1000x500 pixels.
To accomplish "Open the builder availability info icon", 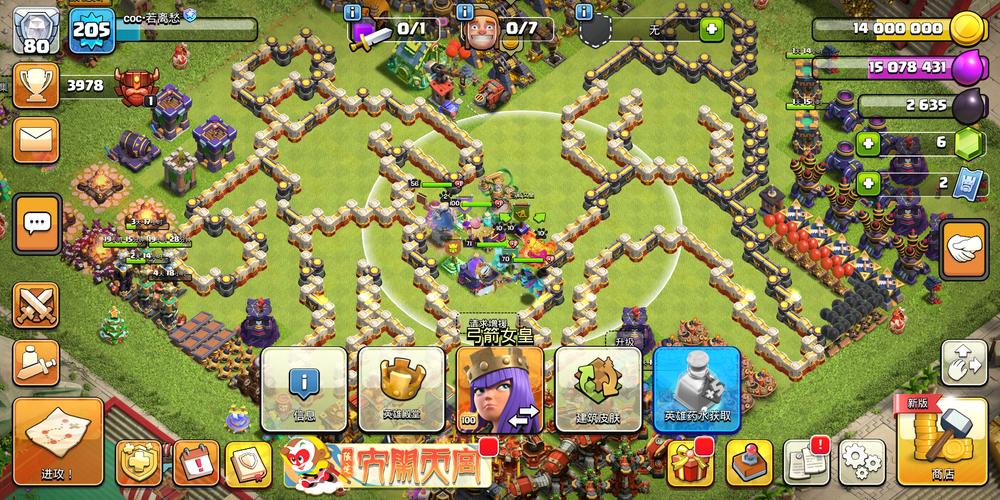I will pos(464,12).
